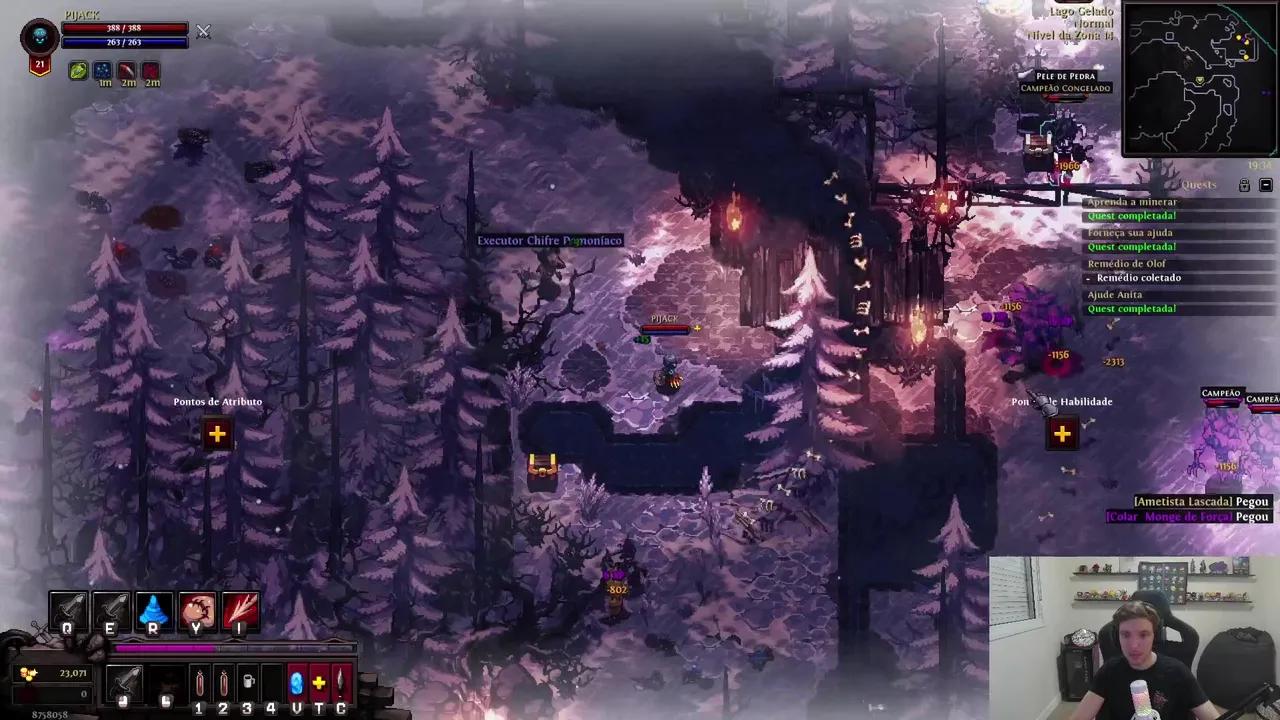Click the PIJACK character portrait
Viewport: 1280px width, 720px height.
click(40, 38)
